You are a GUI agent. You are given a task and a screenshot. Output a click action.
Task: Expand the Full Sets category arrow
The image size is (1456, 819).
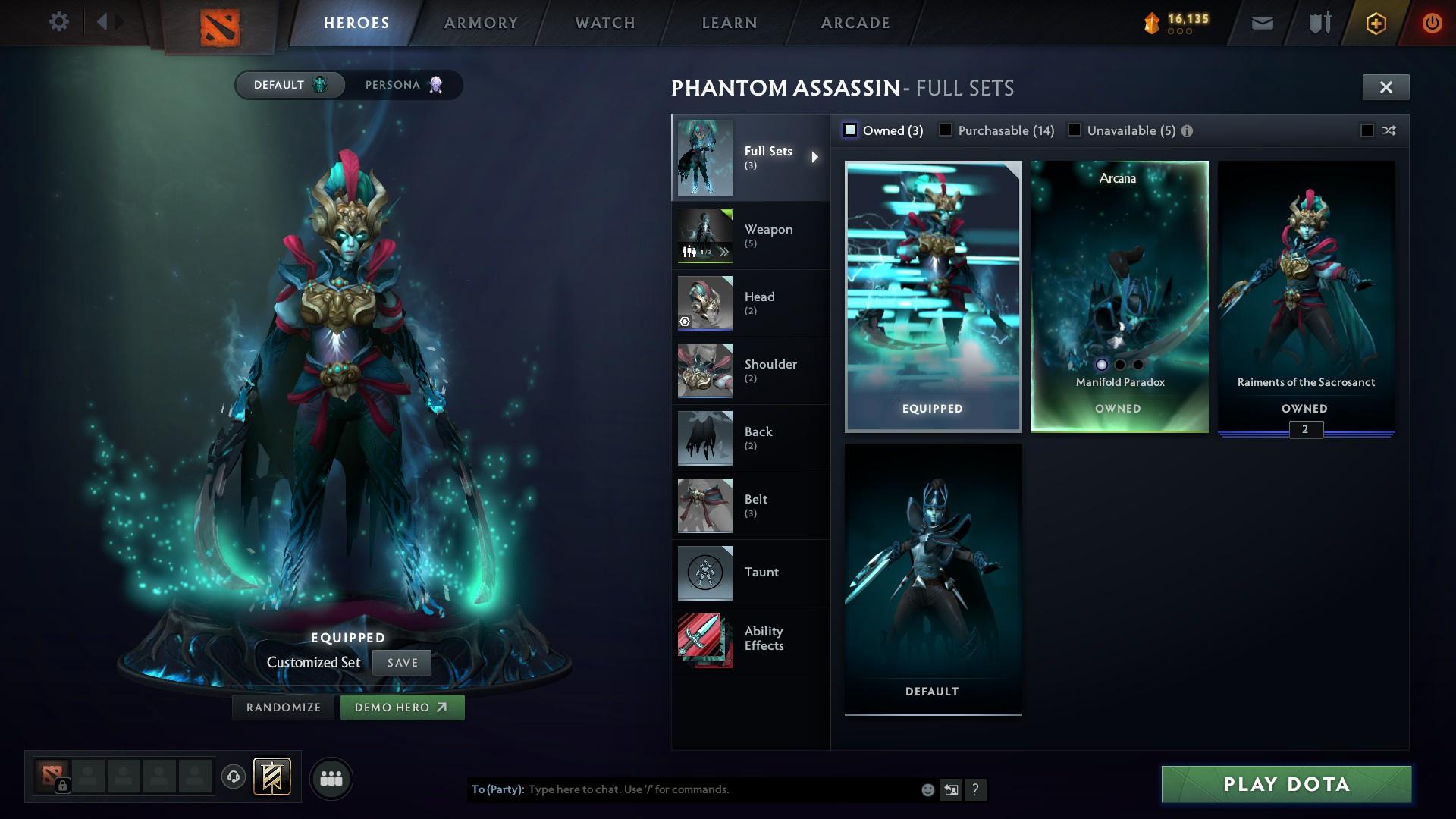click(x=817, y=157)
